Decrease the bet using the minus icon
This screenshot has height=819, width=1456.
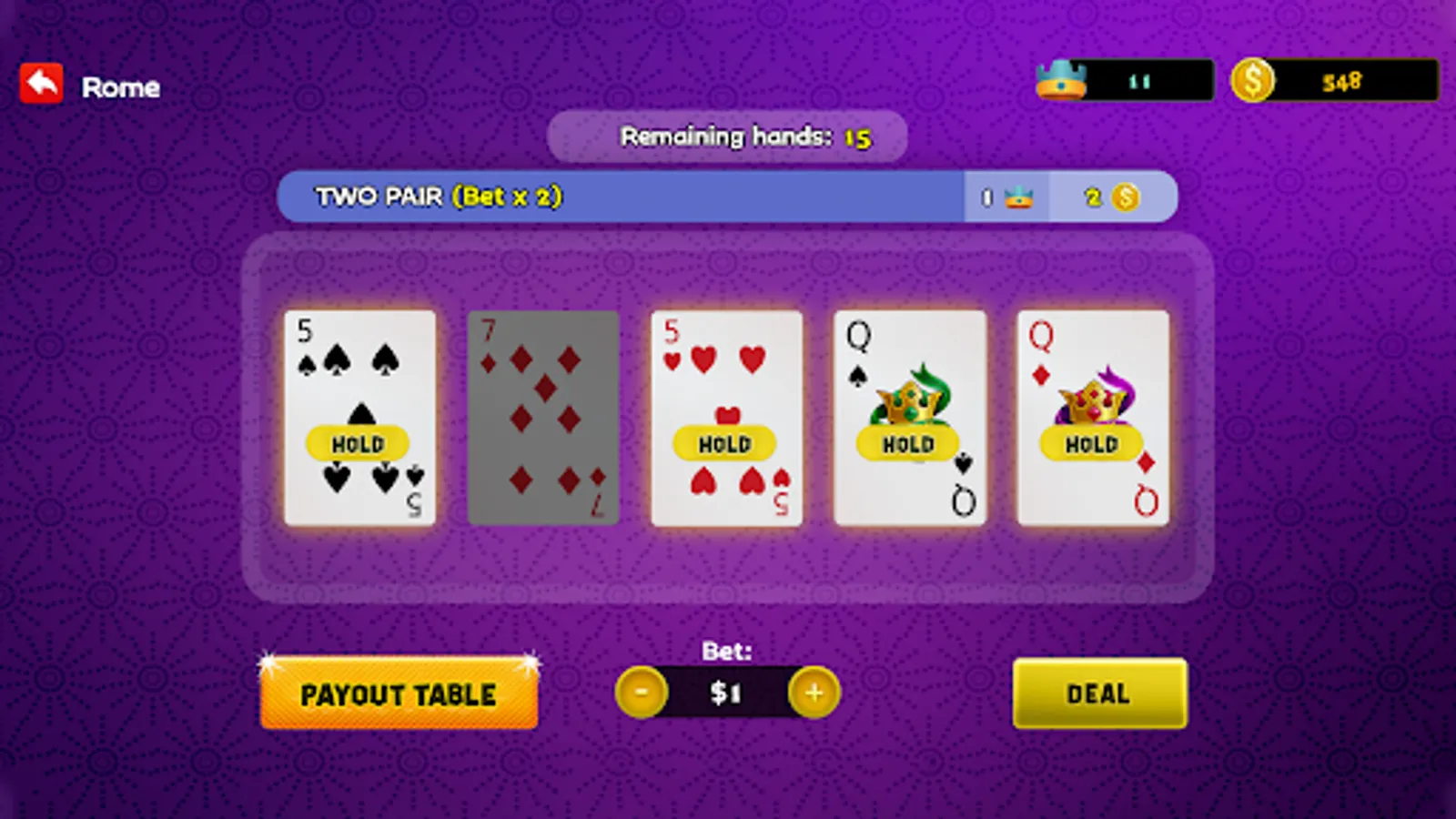click(643, 693)
